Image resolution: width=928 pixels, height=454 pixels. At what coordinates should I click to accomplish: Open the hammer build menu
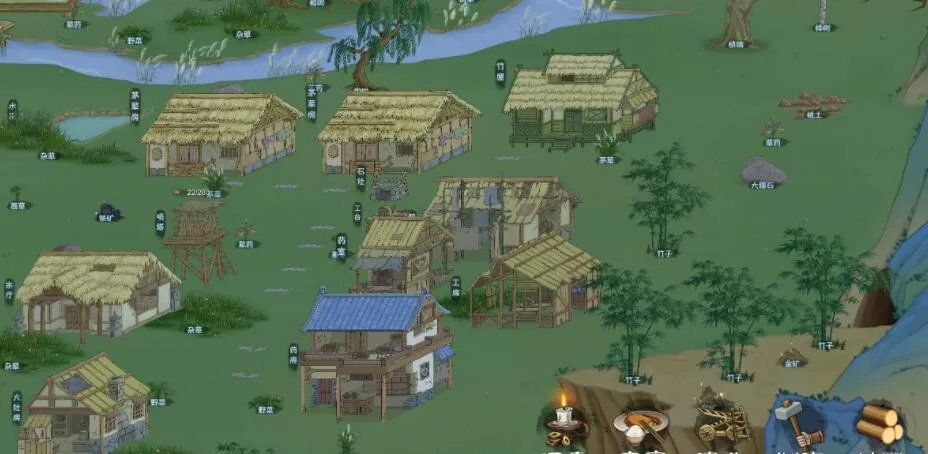[x=797, y=423]
